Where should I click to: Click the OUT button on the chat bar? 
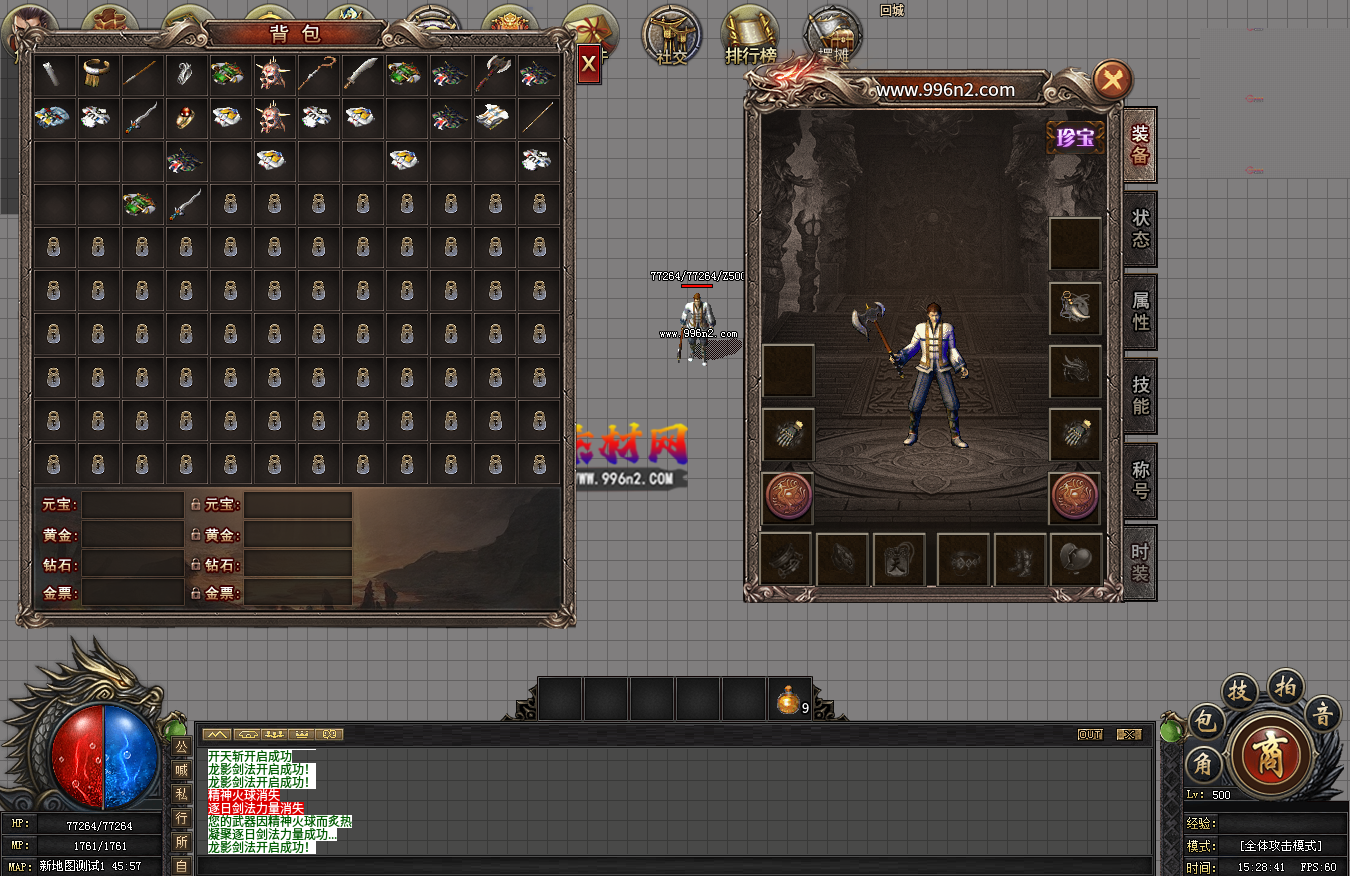coord(1090,734)
